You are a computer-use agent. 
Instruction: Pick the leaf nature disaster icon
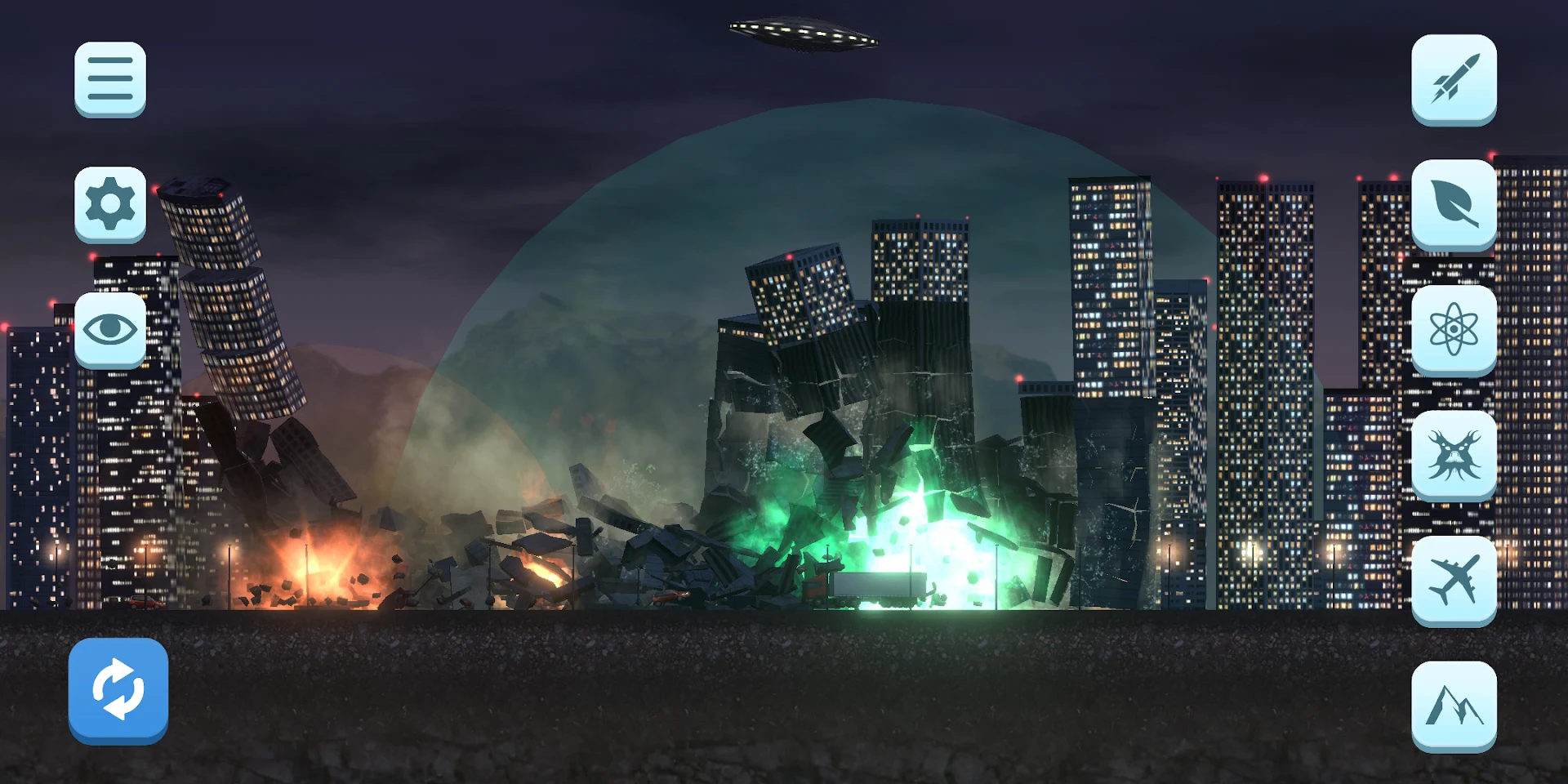tap(1454, 203)
